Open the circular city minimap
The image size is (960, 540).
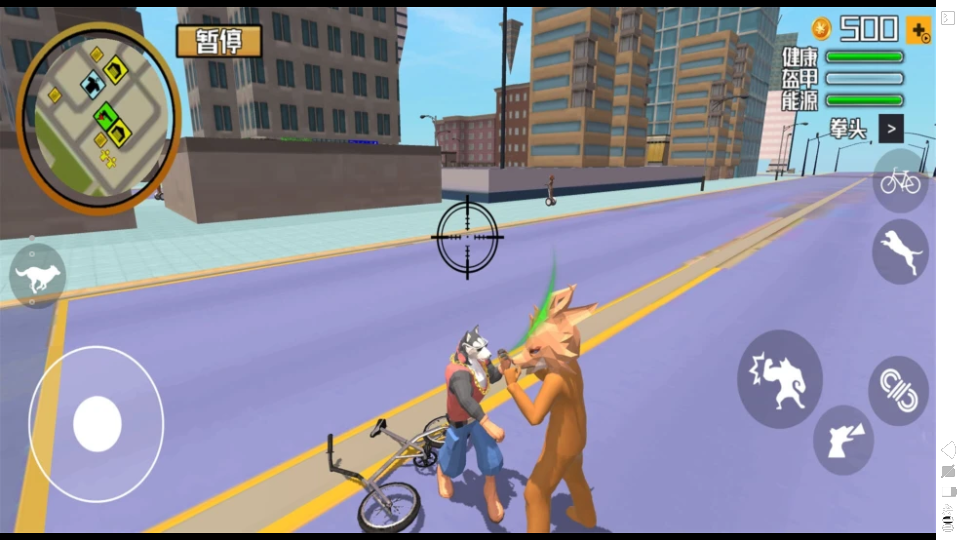tap(98, 118)
